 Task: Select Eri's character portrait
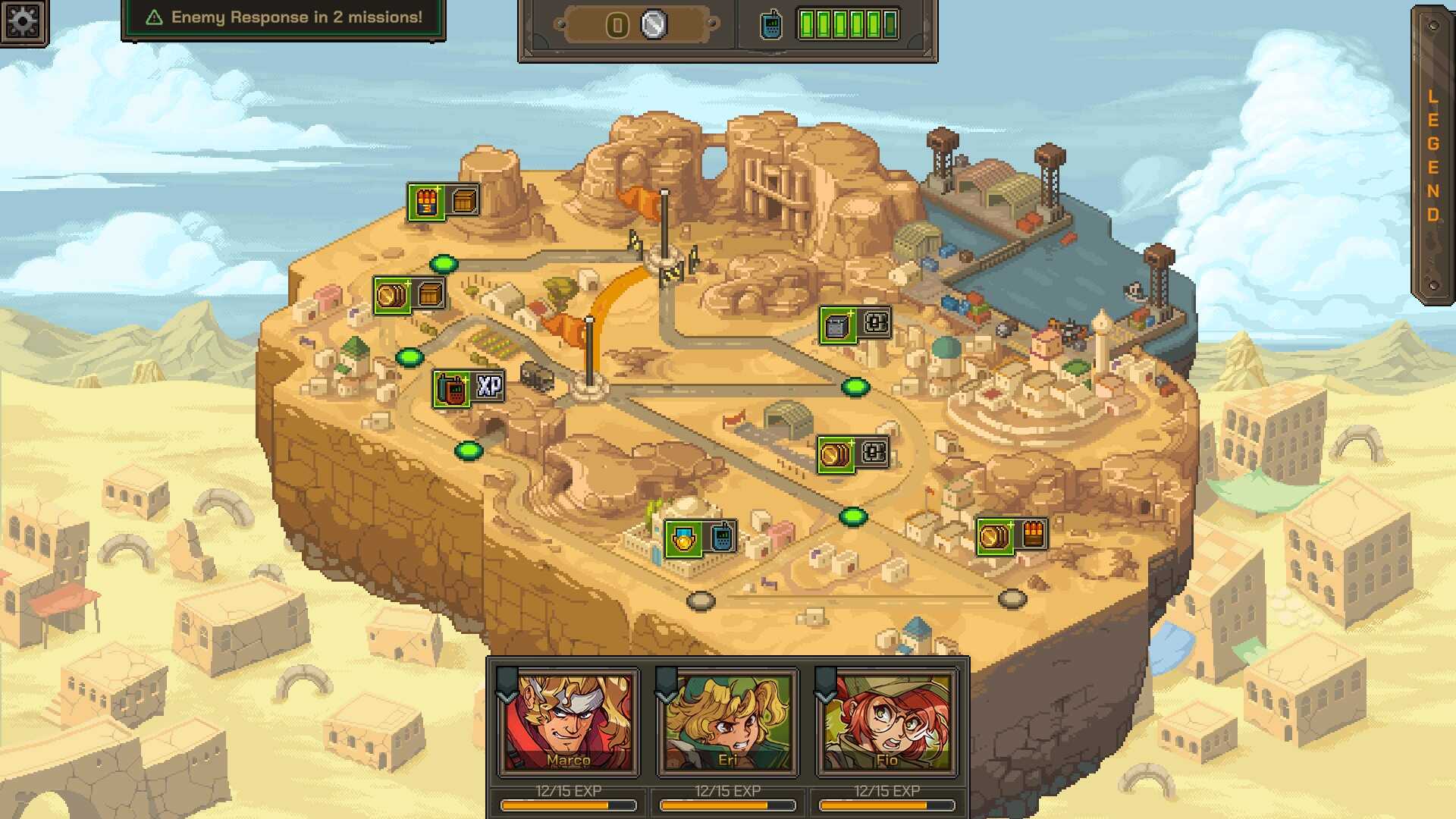pyautogui.click(x=727, y=722)
